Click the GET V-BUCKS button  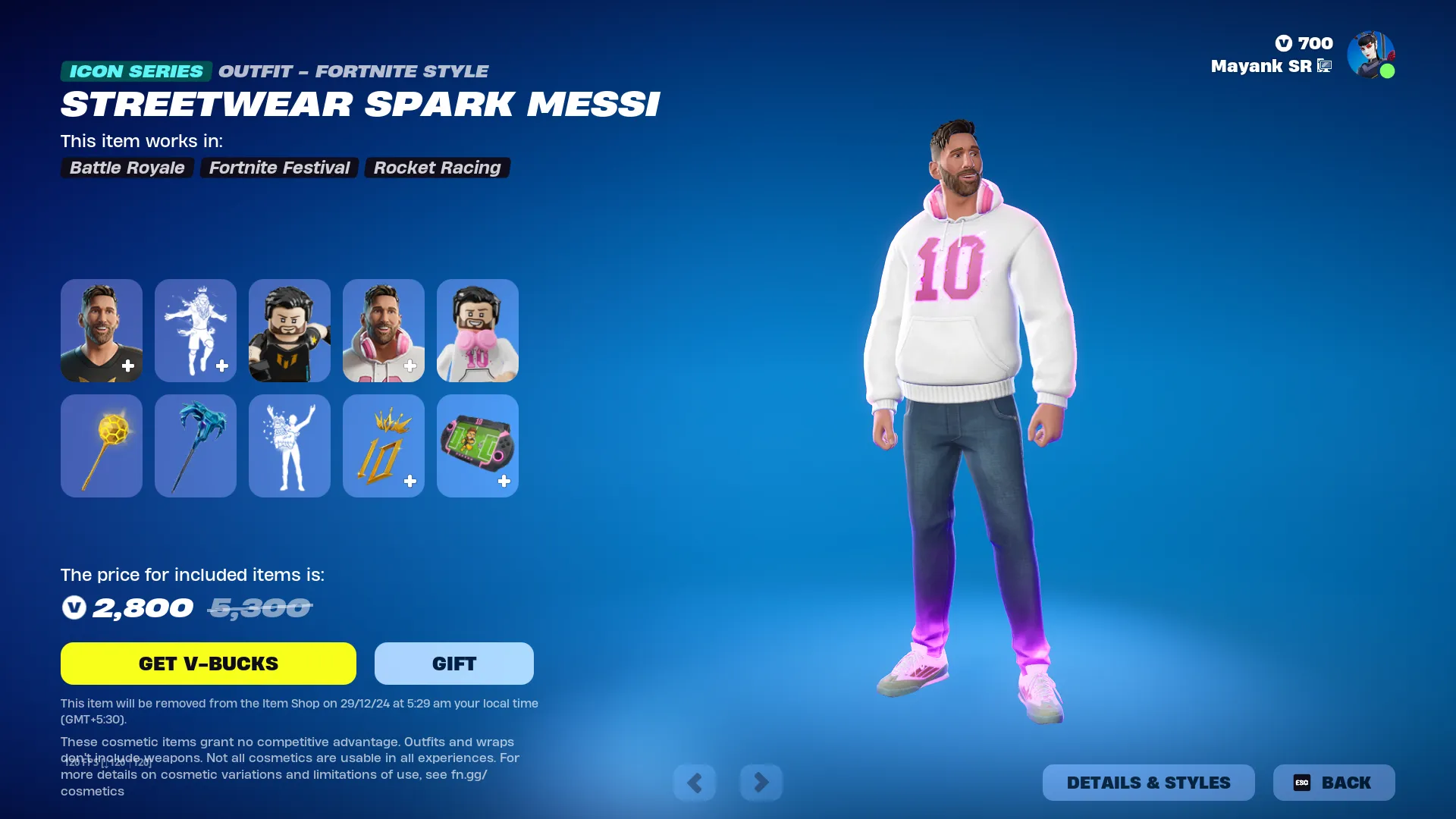click(208, 663)
